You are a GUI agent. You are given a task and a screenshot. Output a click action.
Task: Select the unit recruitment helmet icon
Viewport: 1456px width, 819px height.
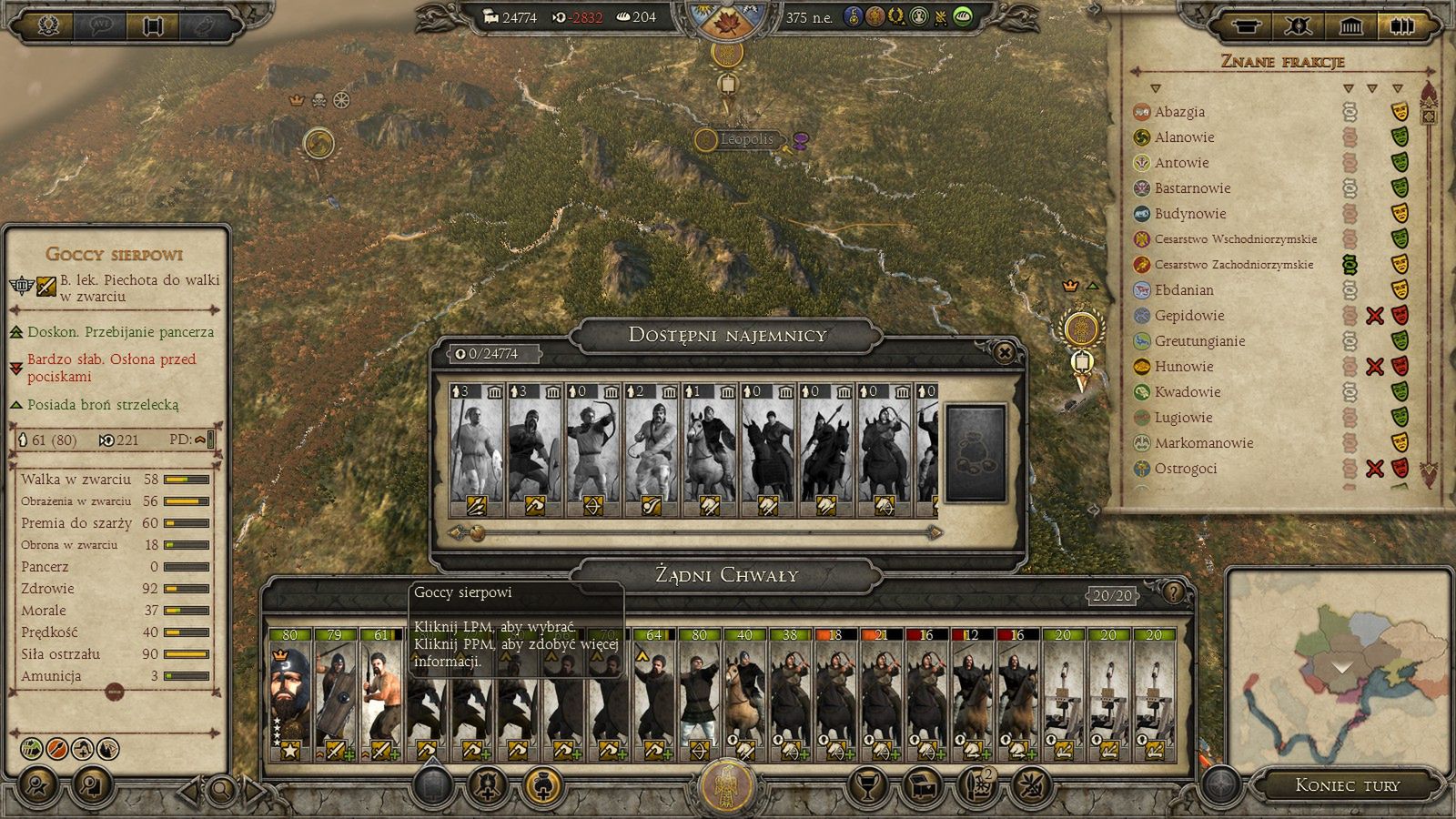coord(487,784)
